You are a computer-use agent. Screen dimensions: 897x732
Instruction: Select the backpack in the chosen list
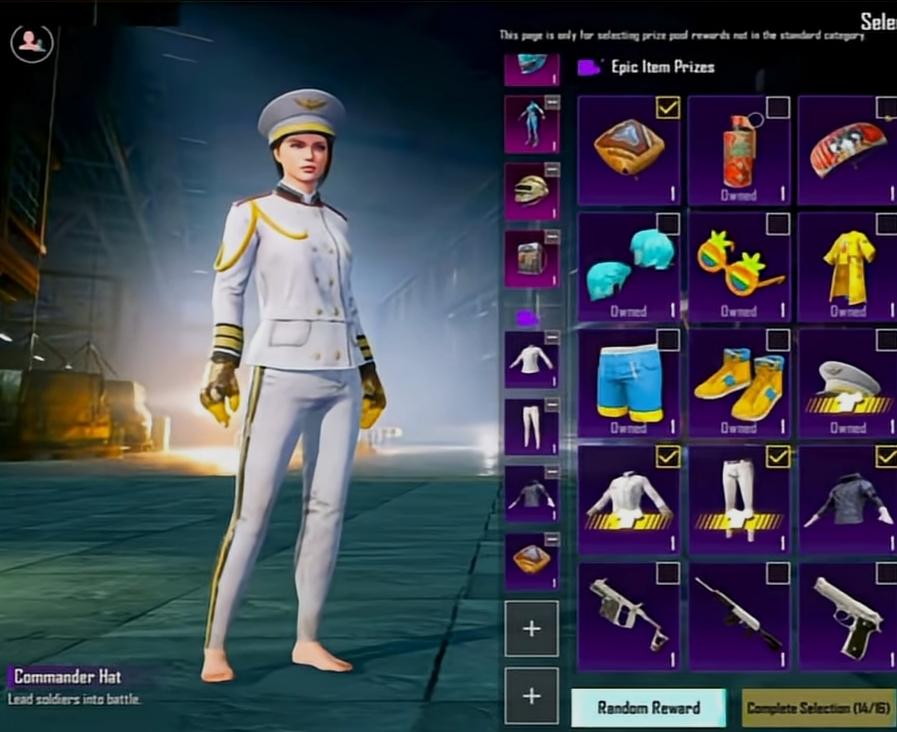(x=531, y=259)
